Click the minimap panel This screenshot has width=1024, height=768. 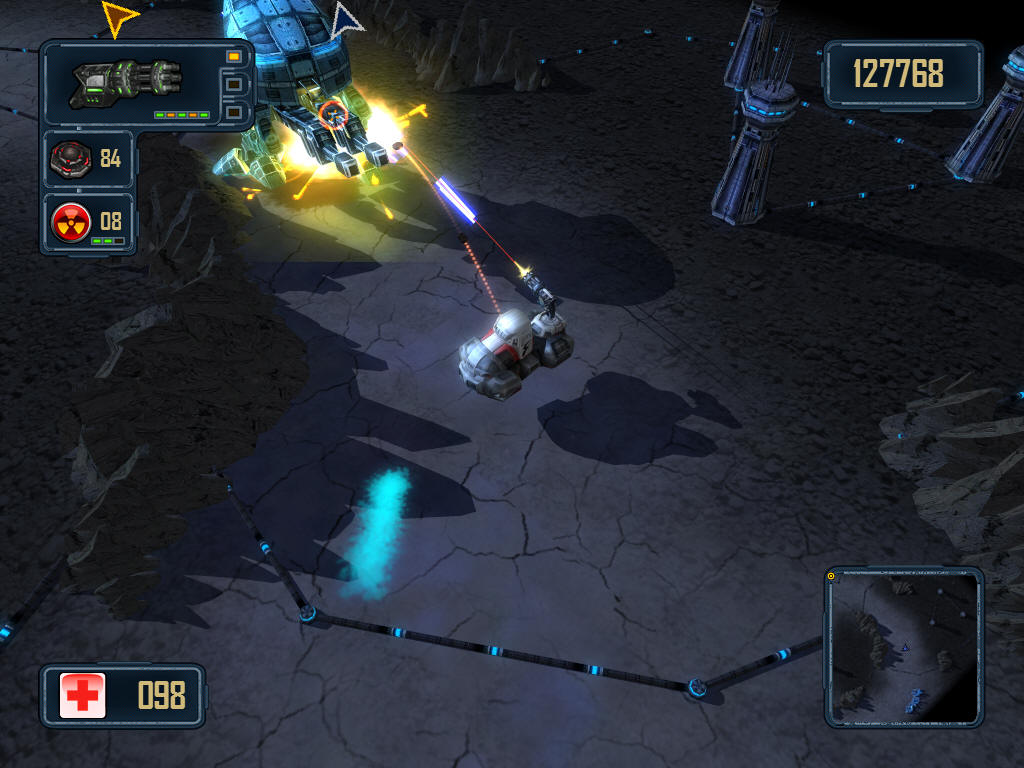tap(903, 648)
